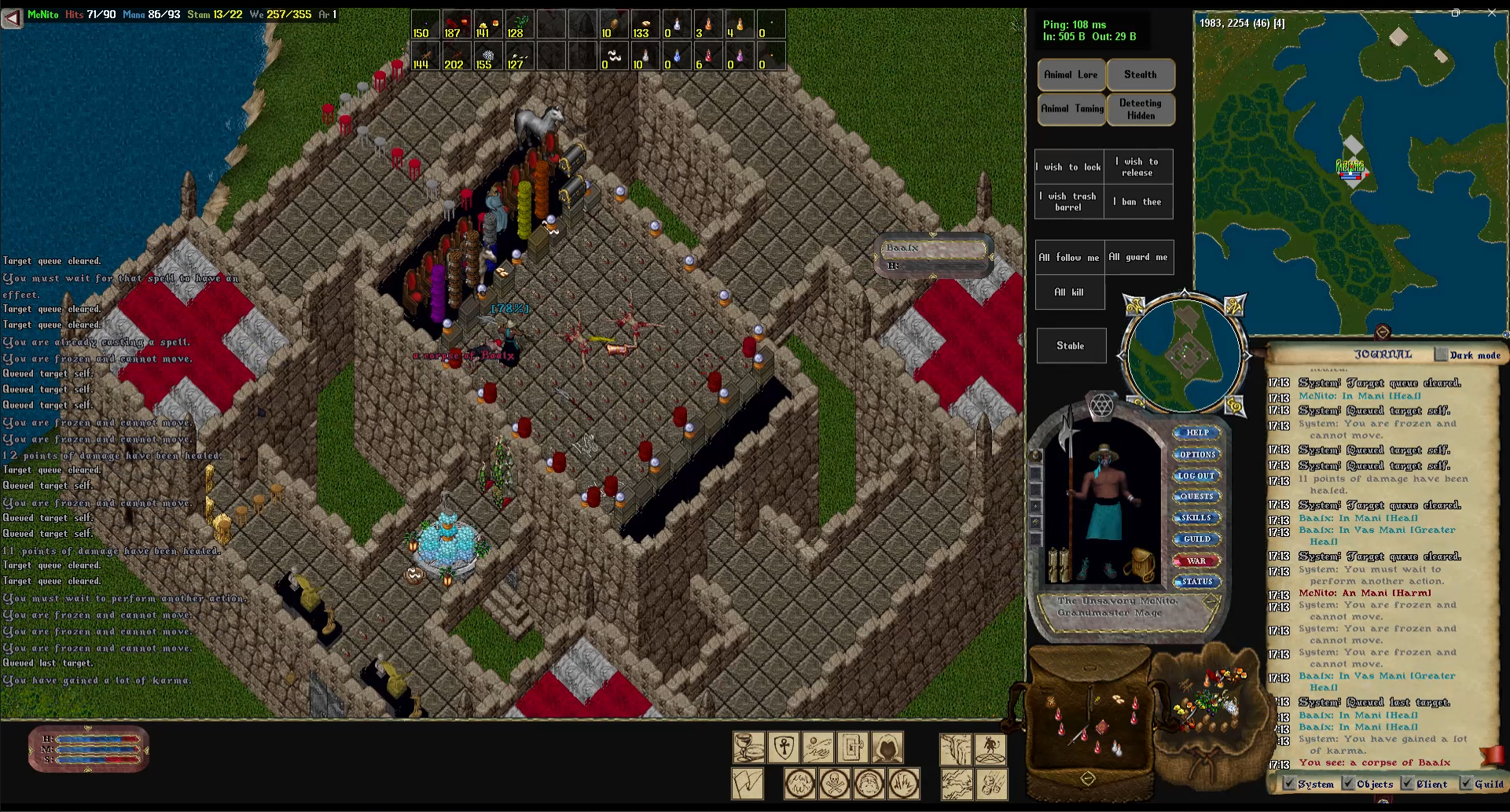Screen dimensions: 1510x812
Task: Trigger the Detecting Hidden skill
Action: coord(1141,109)
